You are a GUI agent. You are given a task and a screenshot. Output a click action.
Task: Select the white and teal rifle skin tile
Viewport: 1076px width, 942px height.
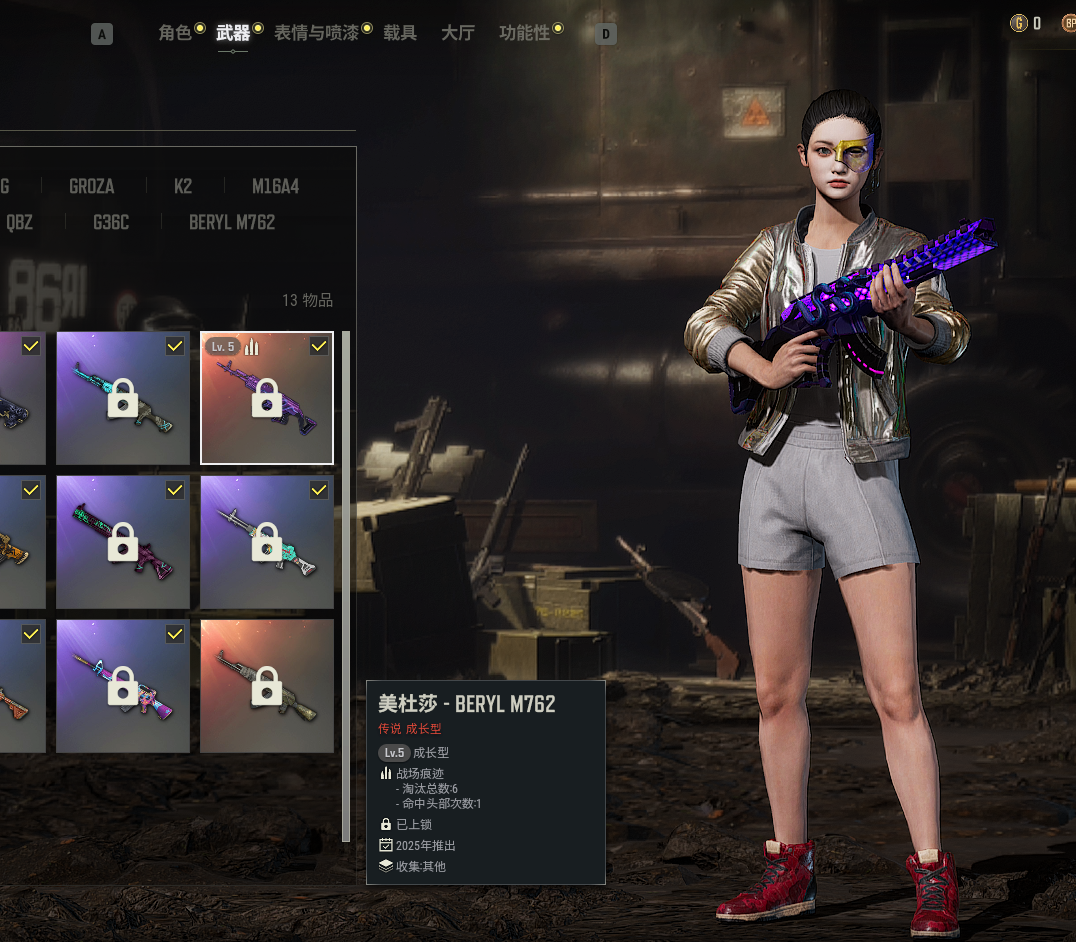267,542
